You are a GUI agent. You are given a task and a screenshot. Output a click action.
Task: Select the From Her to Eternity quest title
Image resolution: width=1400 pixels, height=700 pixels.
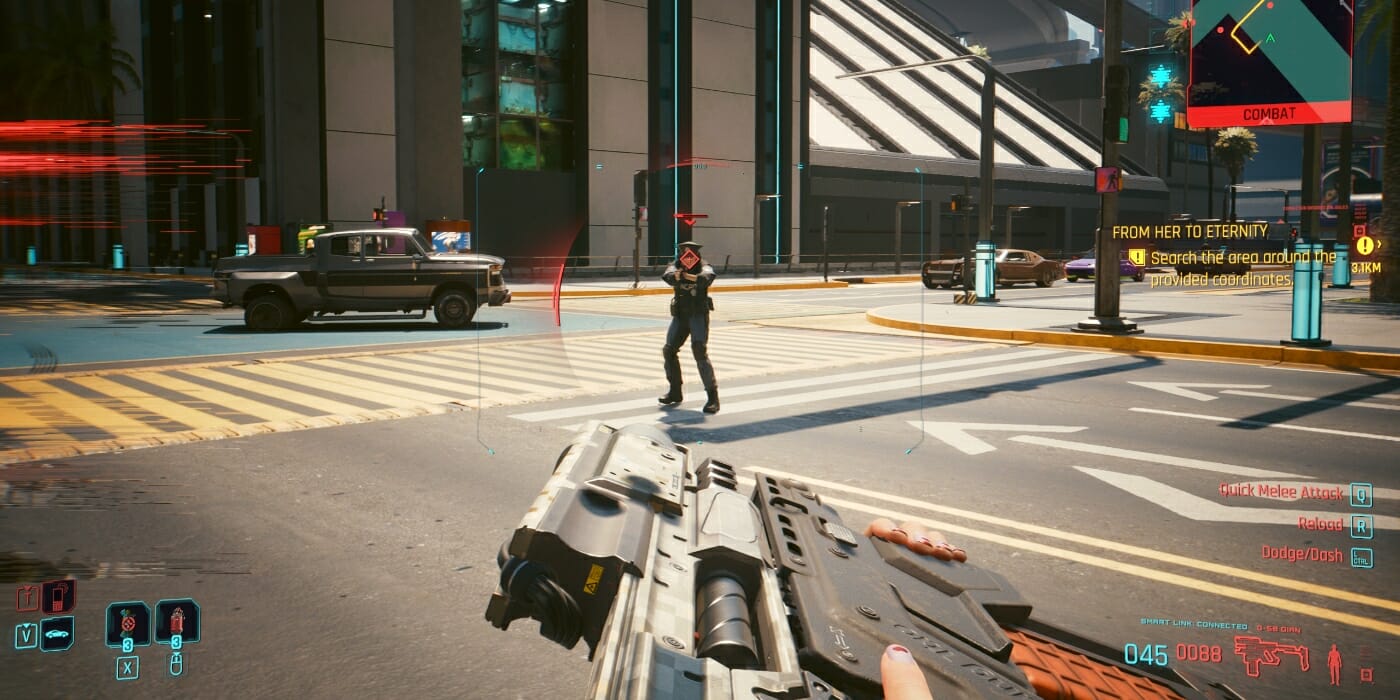point(1190,232)
